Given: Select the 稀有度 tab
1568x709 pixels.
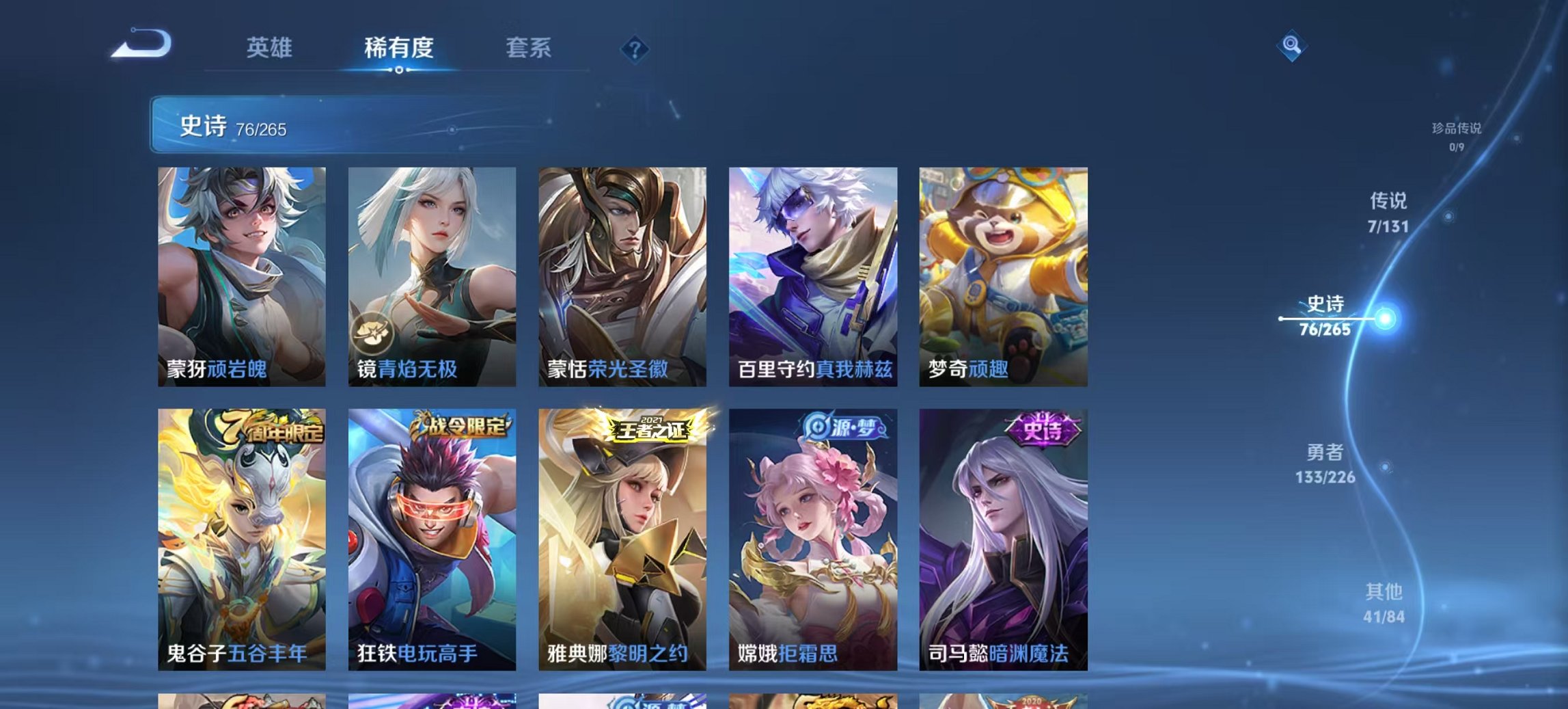Looking at the screenshot, I should 400,49.
